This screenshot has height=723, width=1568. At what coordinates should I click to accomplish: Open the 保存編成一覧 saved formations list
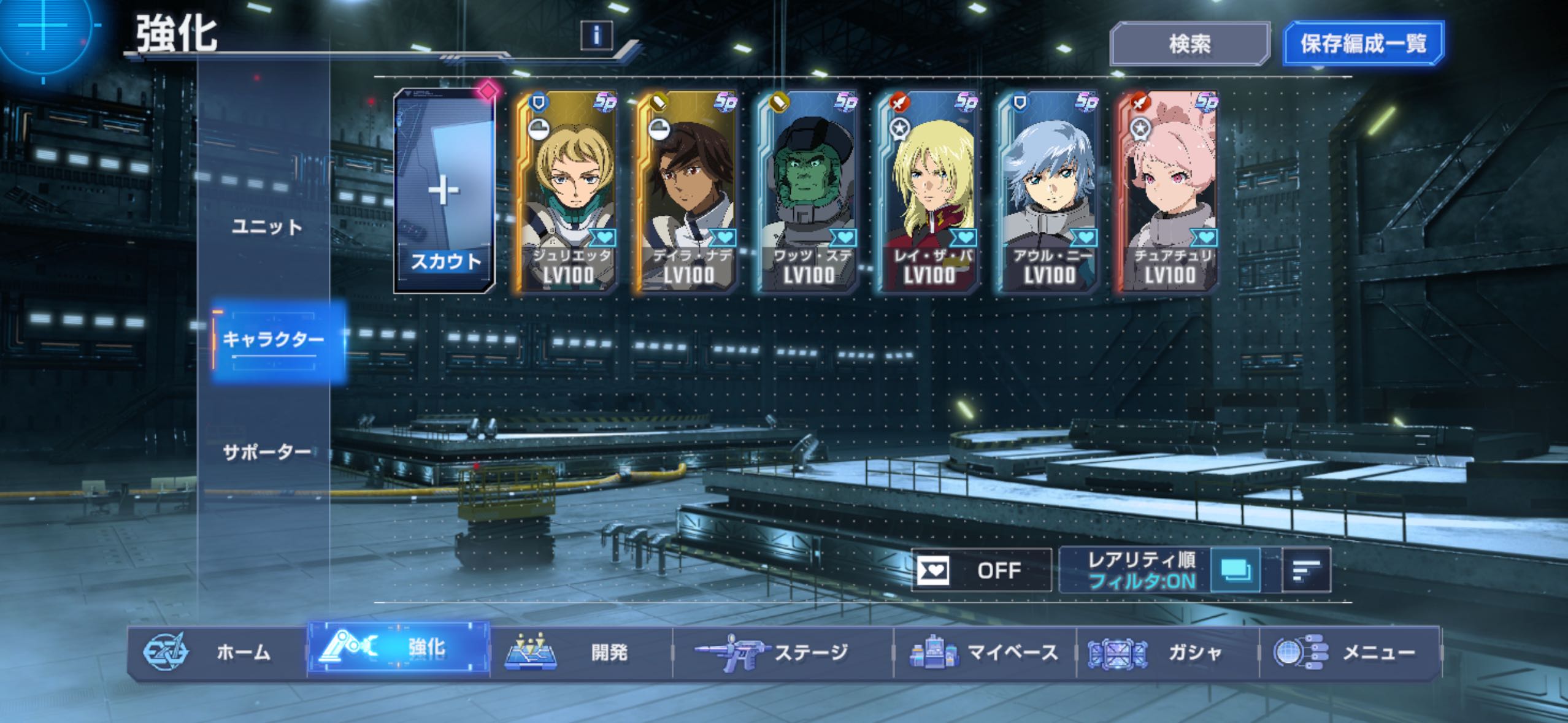pyautogui.click(x=1363, y=44)
